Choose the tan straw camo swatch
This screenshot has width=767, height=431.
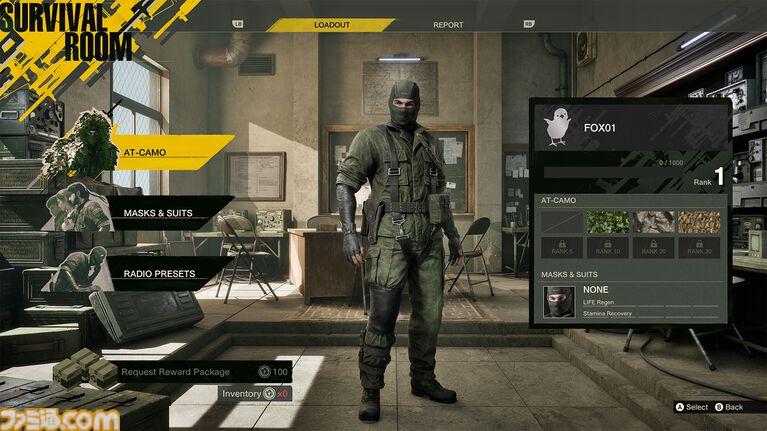pos(699,222)
